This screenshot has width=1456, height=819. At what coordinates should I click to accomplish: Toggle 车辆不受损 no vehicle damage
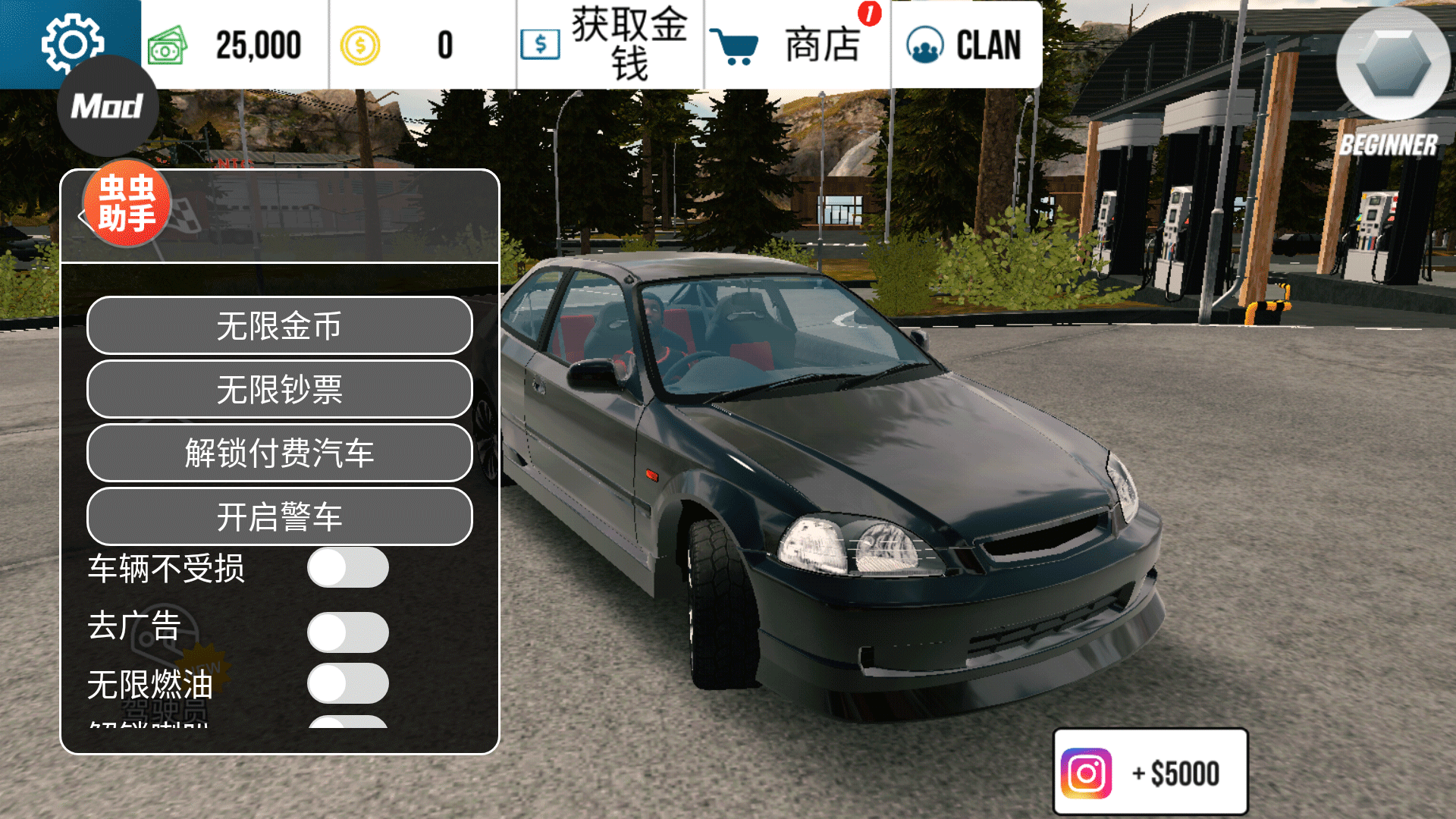(x=347, y=567)
